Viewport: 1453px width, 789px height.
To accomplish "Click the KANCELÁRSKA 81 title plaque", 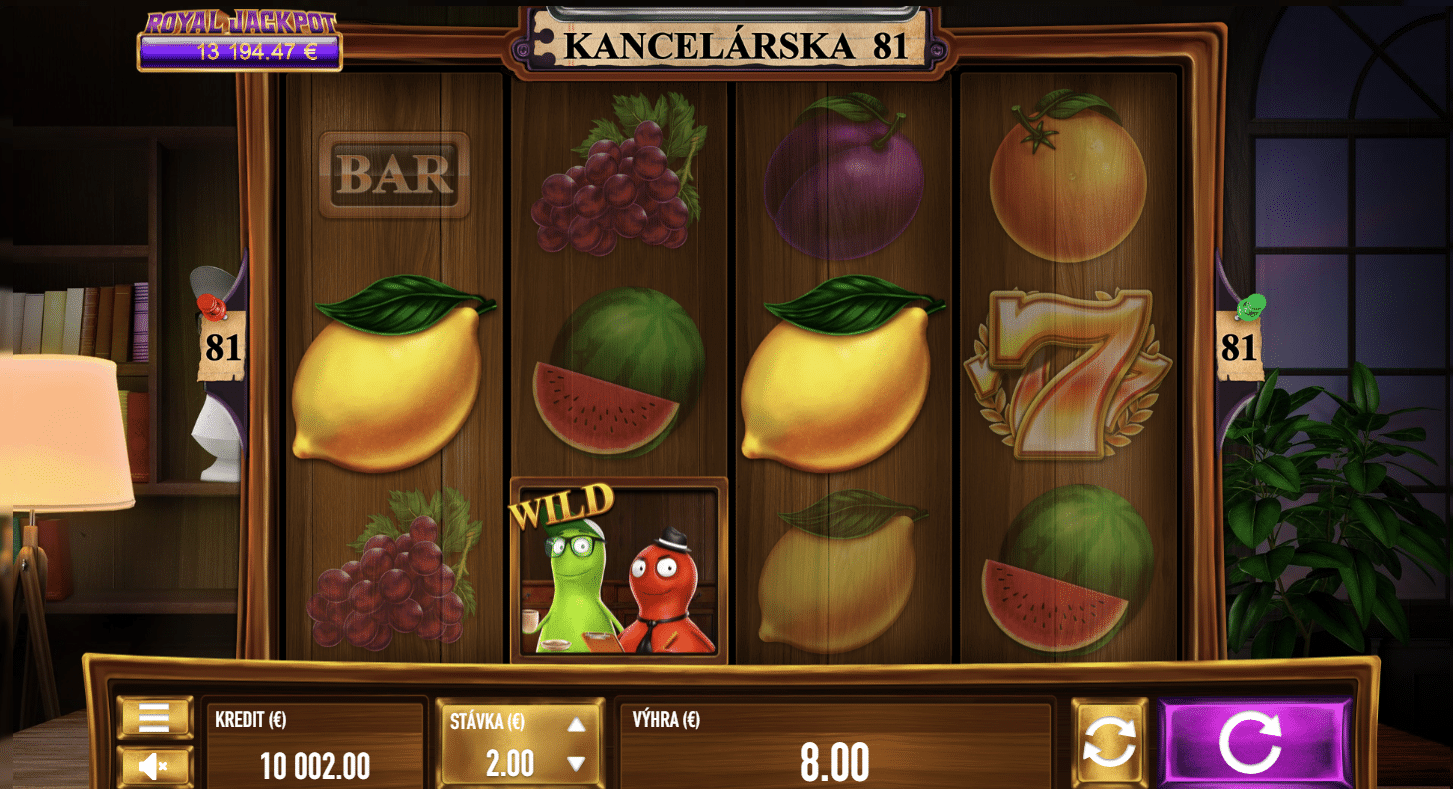I will [x=726, y=45].
